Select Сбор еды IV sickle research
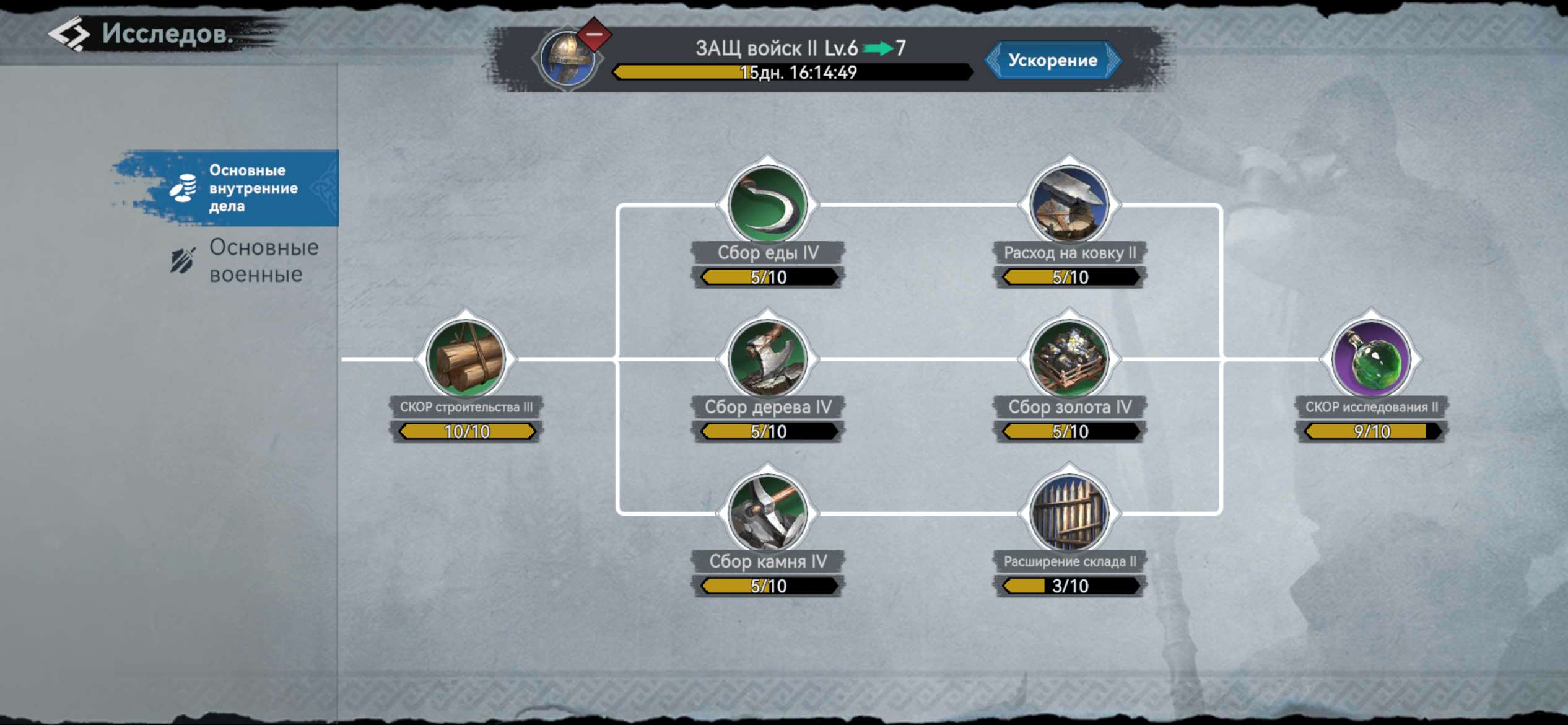Image resolution: width=1568 pixels, height=725 pixels. tap(768, 204)
